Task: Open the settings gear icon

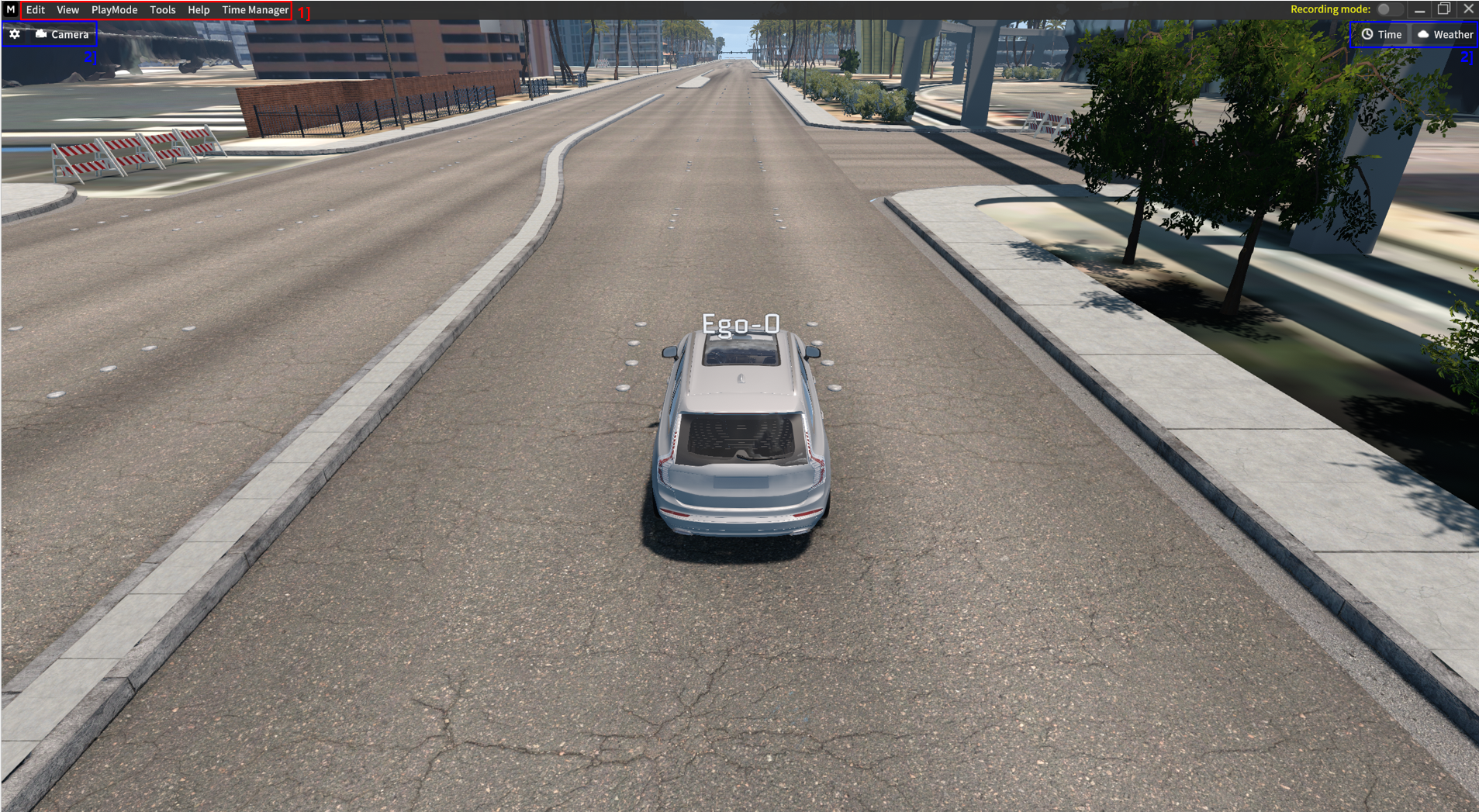Action: pos(15,34)
